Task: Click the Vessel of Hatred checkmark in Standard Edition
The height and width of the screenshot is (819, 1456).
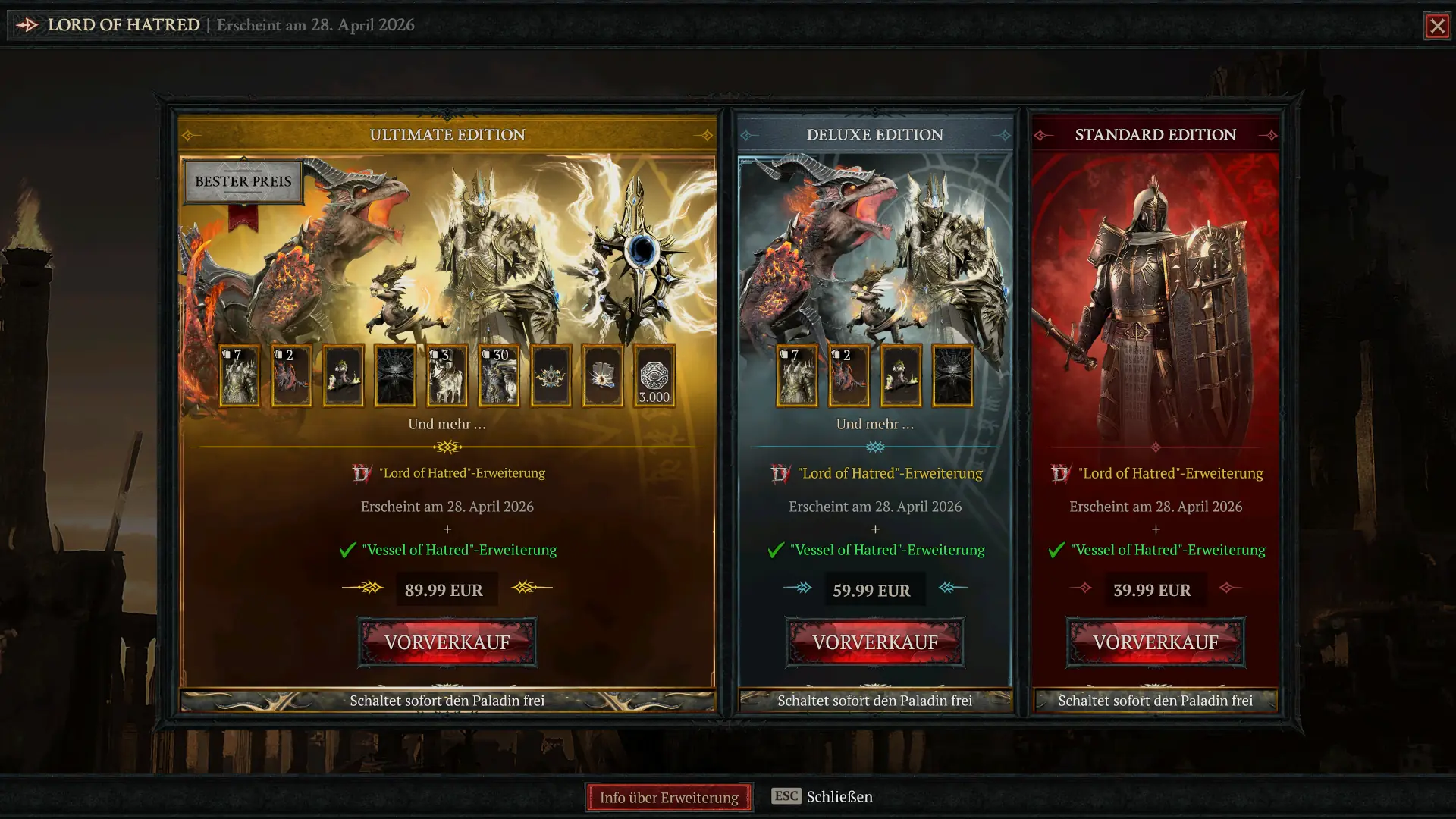Action: [x=1056, y=550]
